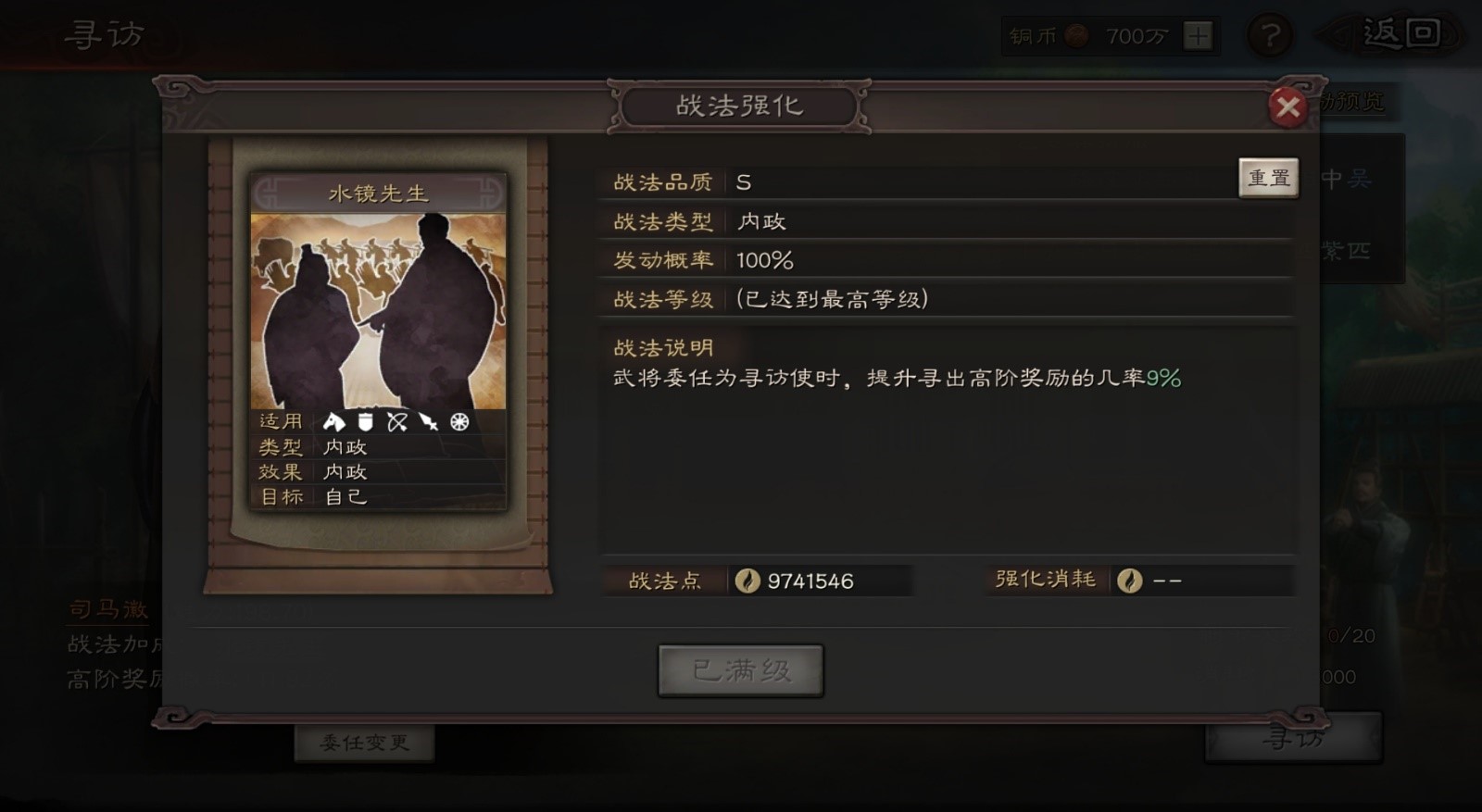Screen dimensions: 1482x812
Task: Close the 战法强化 dialog
Action: click(1289, 106)
